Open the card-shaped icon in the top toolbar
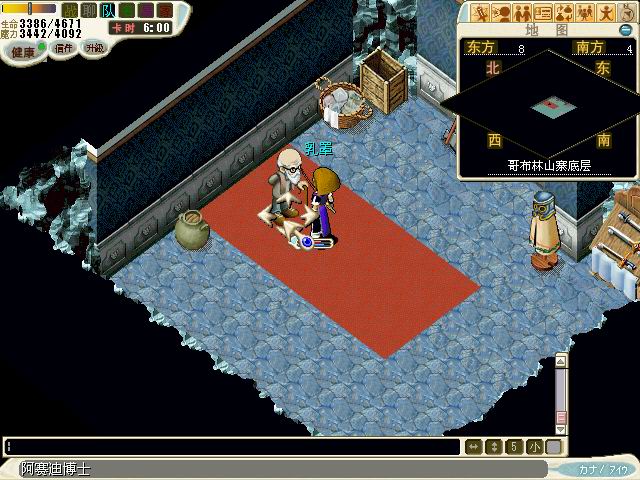Screen dimensions: 640x480 pos(544,13)
